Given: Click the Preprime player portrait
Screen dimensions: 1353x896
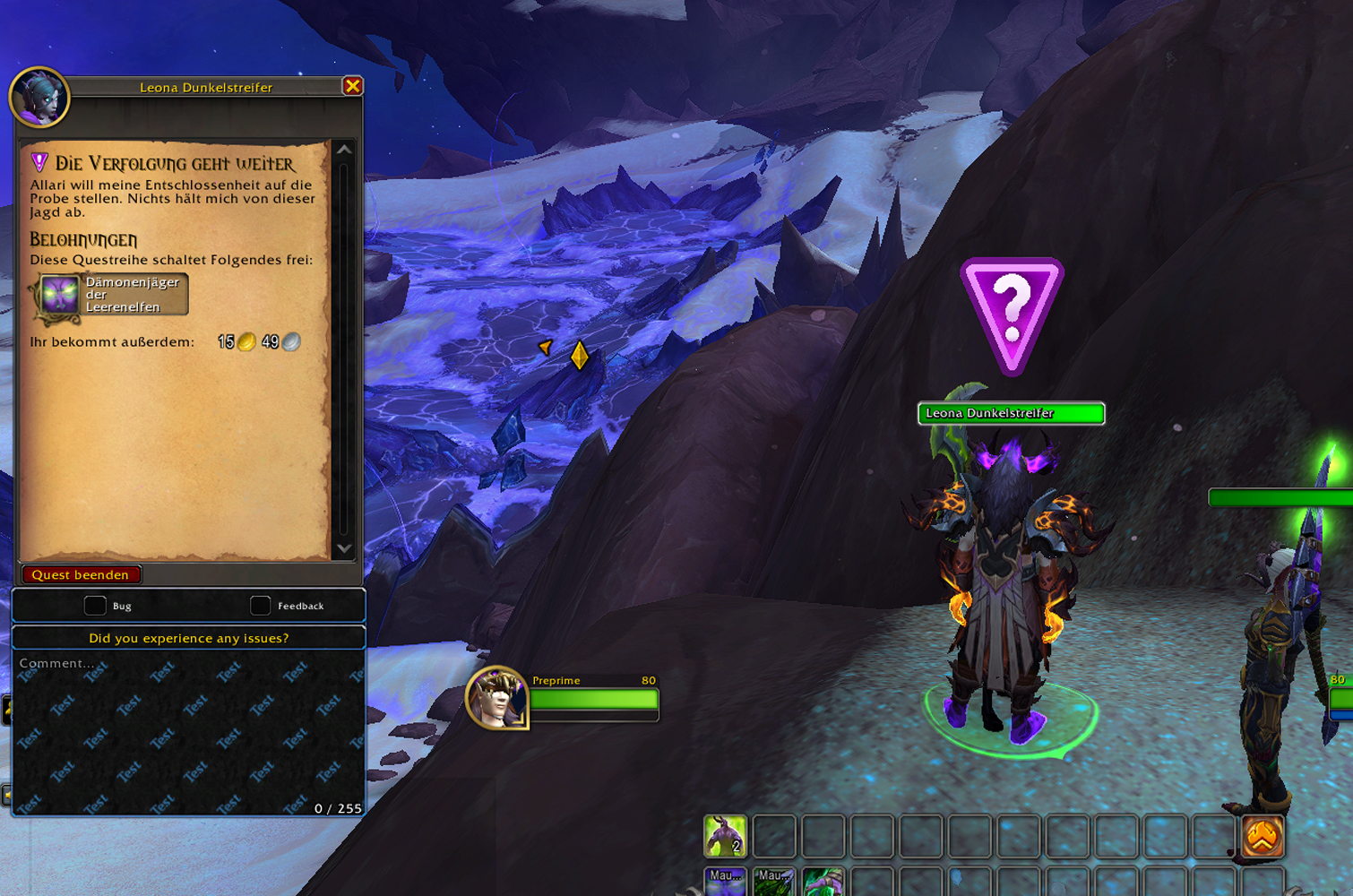Looking at the screenshot, I should pos(496,698).
